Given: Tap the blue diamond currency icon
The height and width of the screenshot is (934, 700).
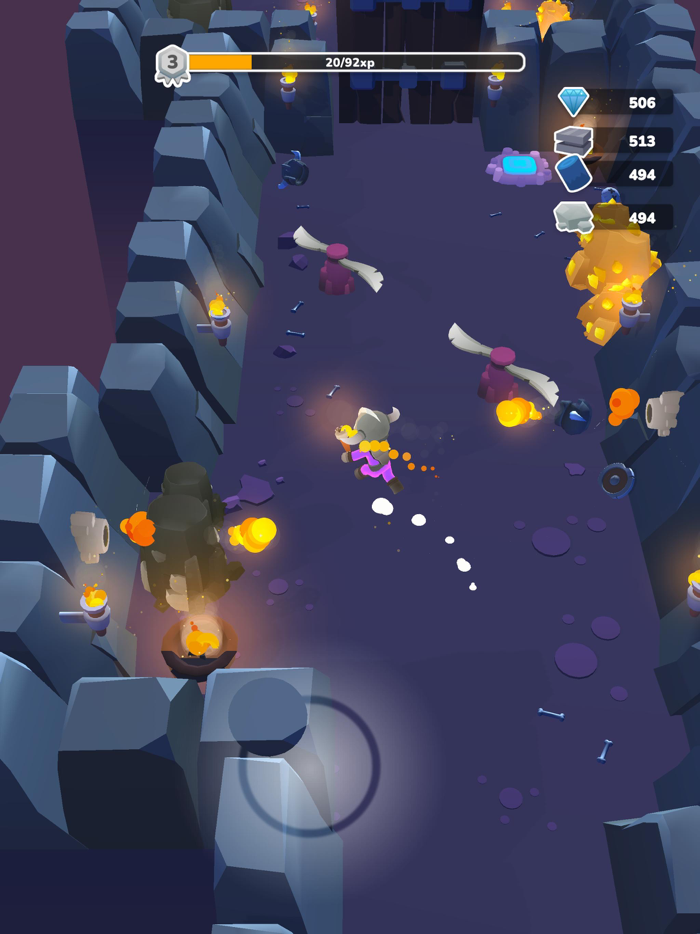Looking at the screenshot, I should pyautogui.click(x=574, y=102).
